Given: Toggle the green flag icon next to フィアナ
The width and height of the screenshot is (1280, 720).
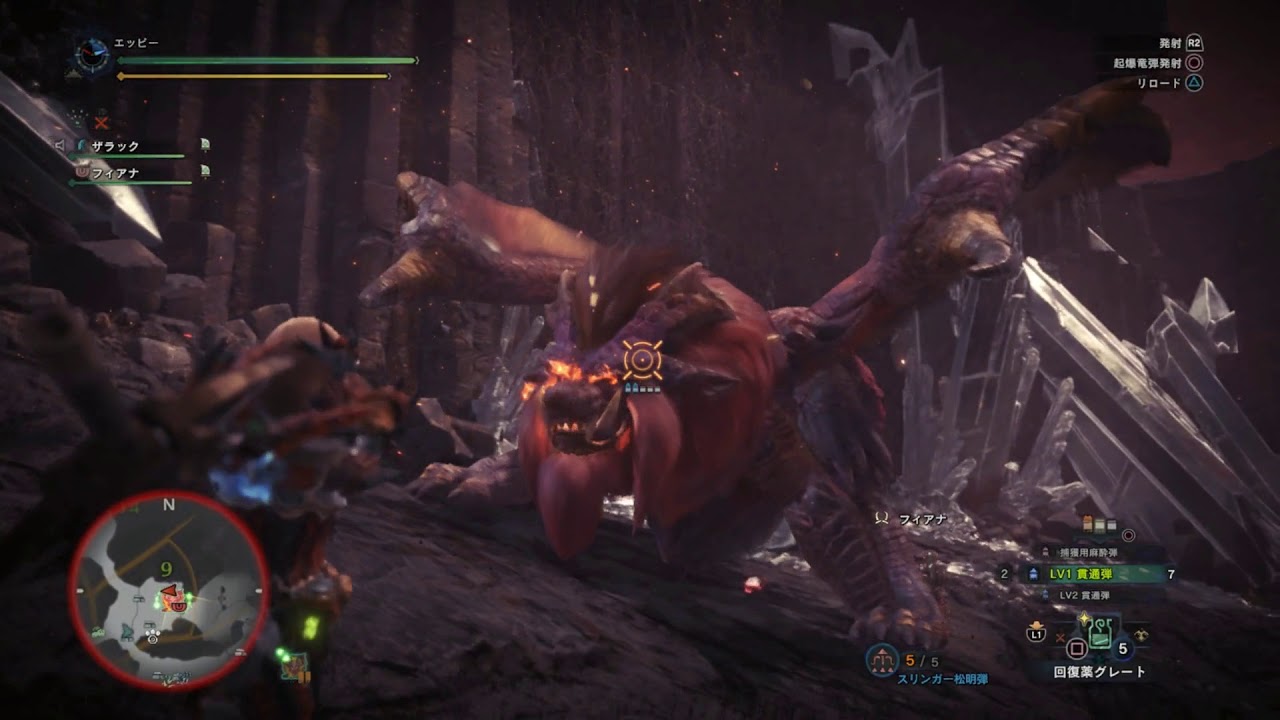Looking at the screenshot, I should 205,170.
